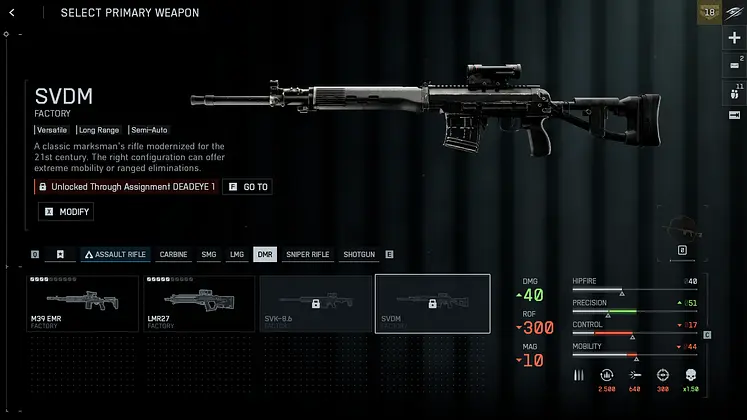Open the LMG weapon tab

coord(236,255)
